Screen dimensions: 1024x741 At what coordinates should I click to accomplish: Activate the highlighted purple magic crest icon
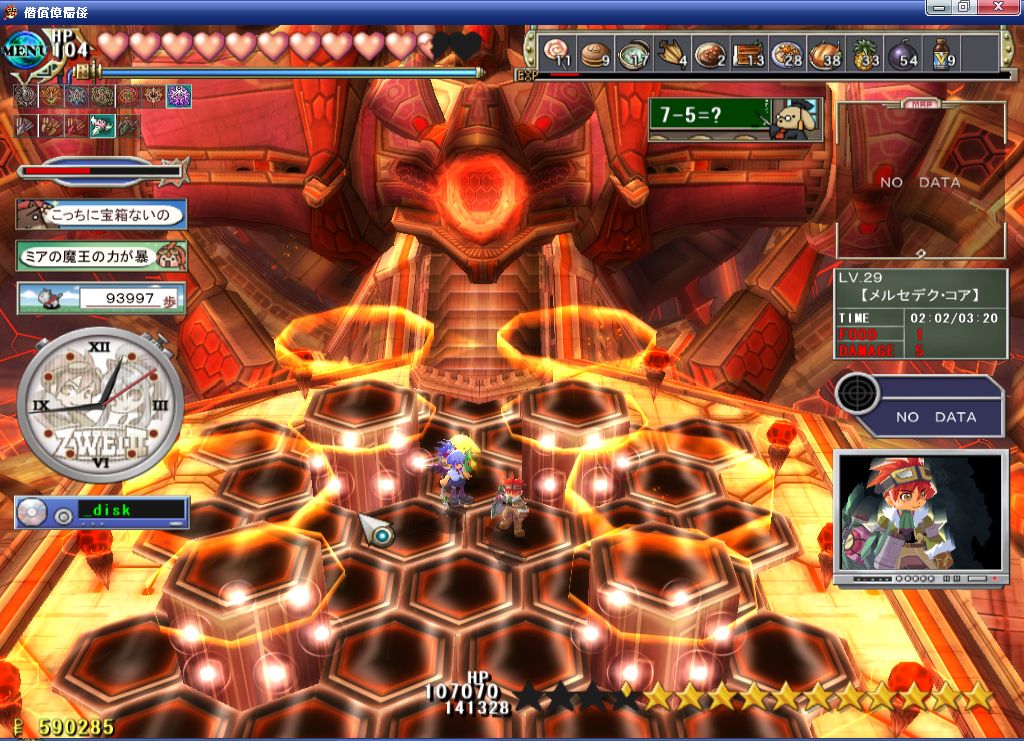179,96
